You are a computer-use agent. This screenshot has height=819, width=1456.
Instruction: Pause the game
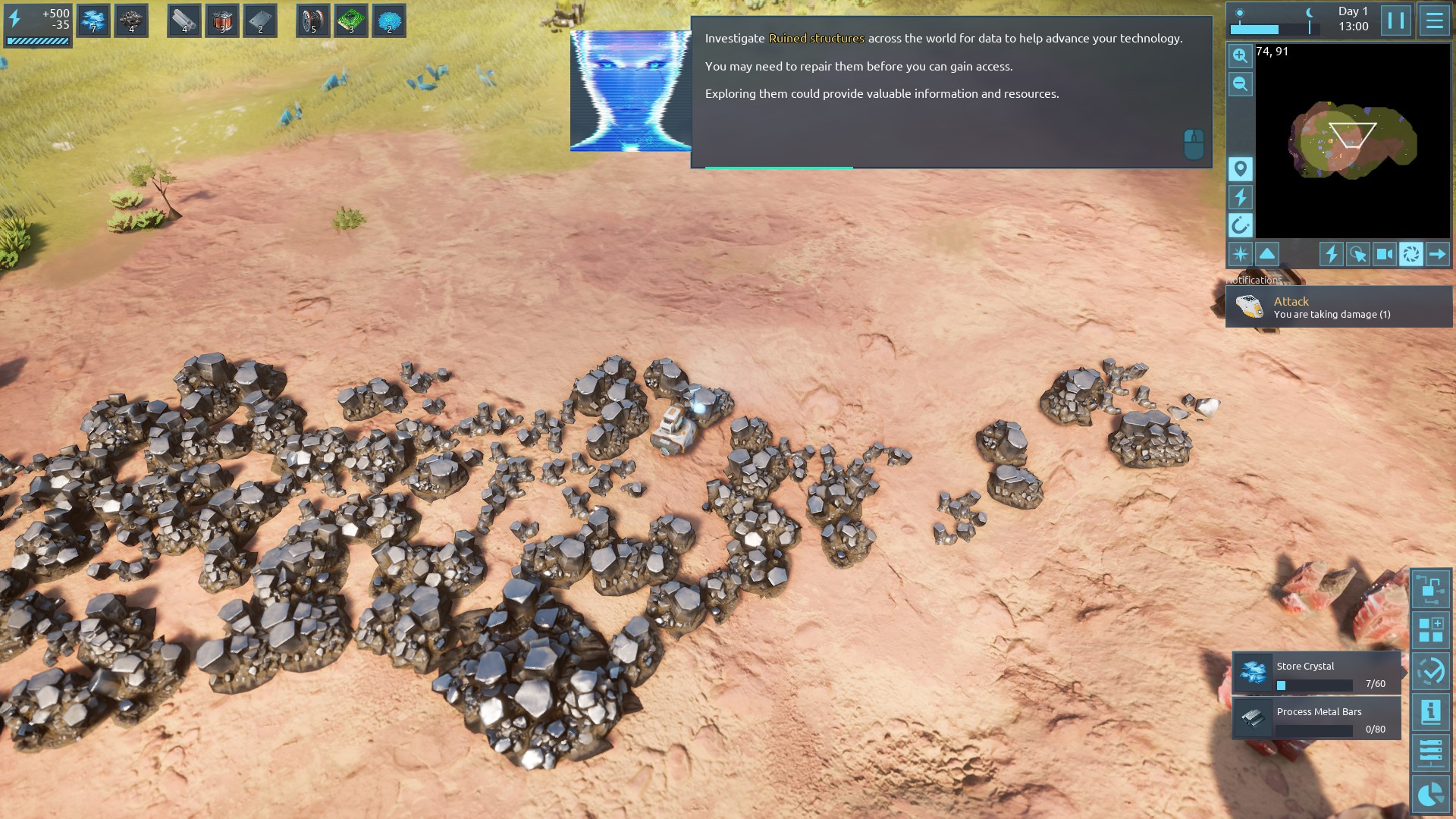pyautogui.click(x=1395, y=20)
